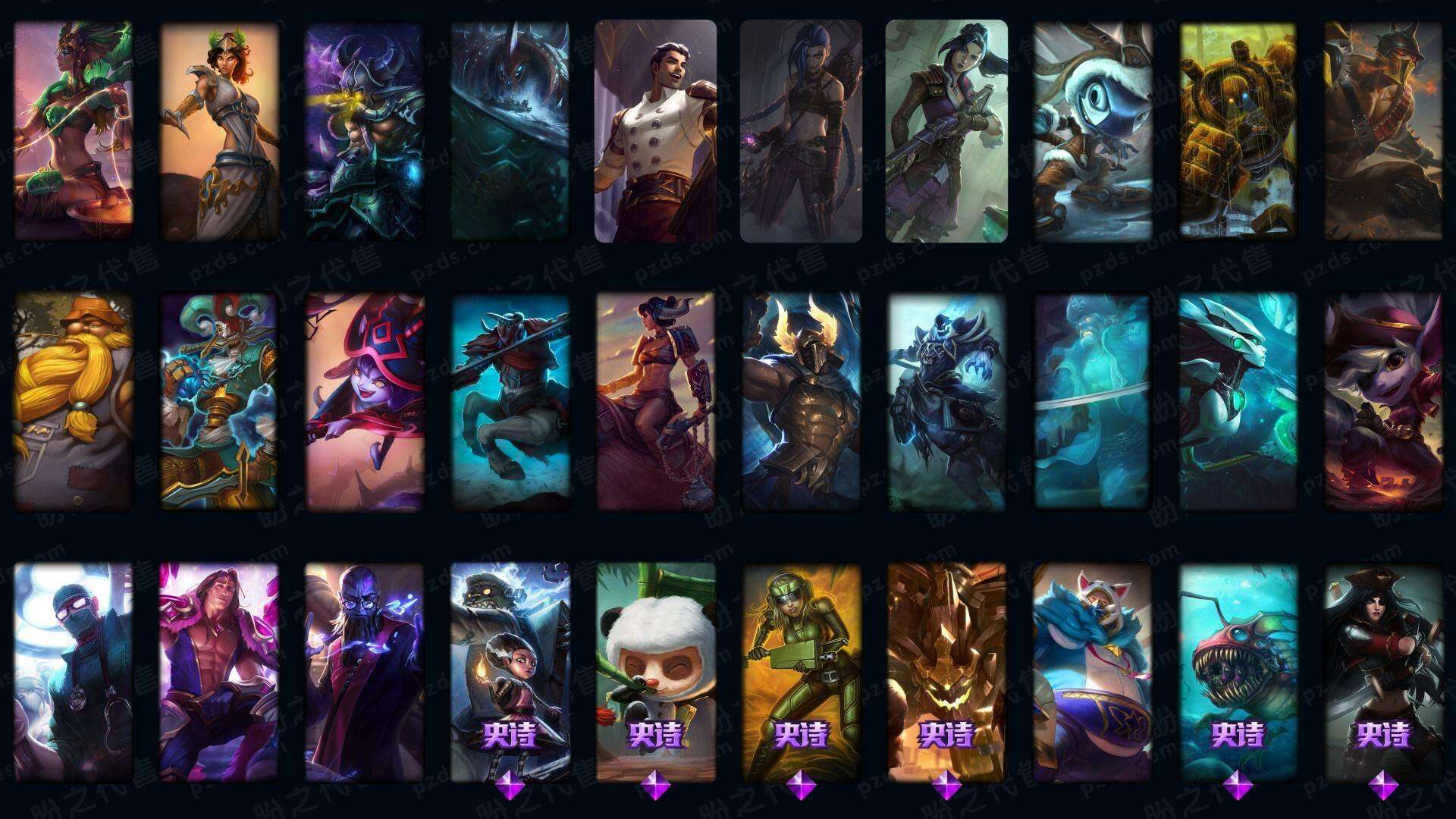Select the Panda Teemo epic skin card

(656, 672)
